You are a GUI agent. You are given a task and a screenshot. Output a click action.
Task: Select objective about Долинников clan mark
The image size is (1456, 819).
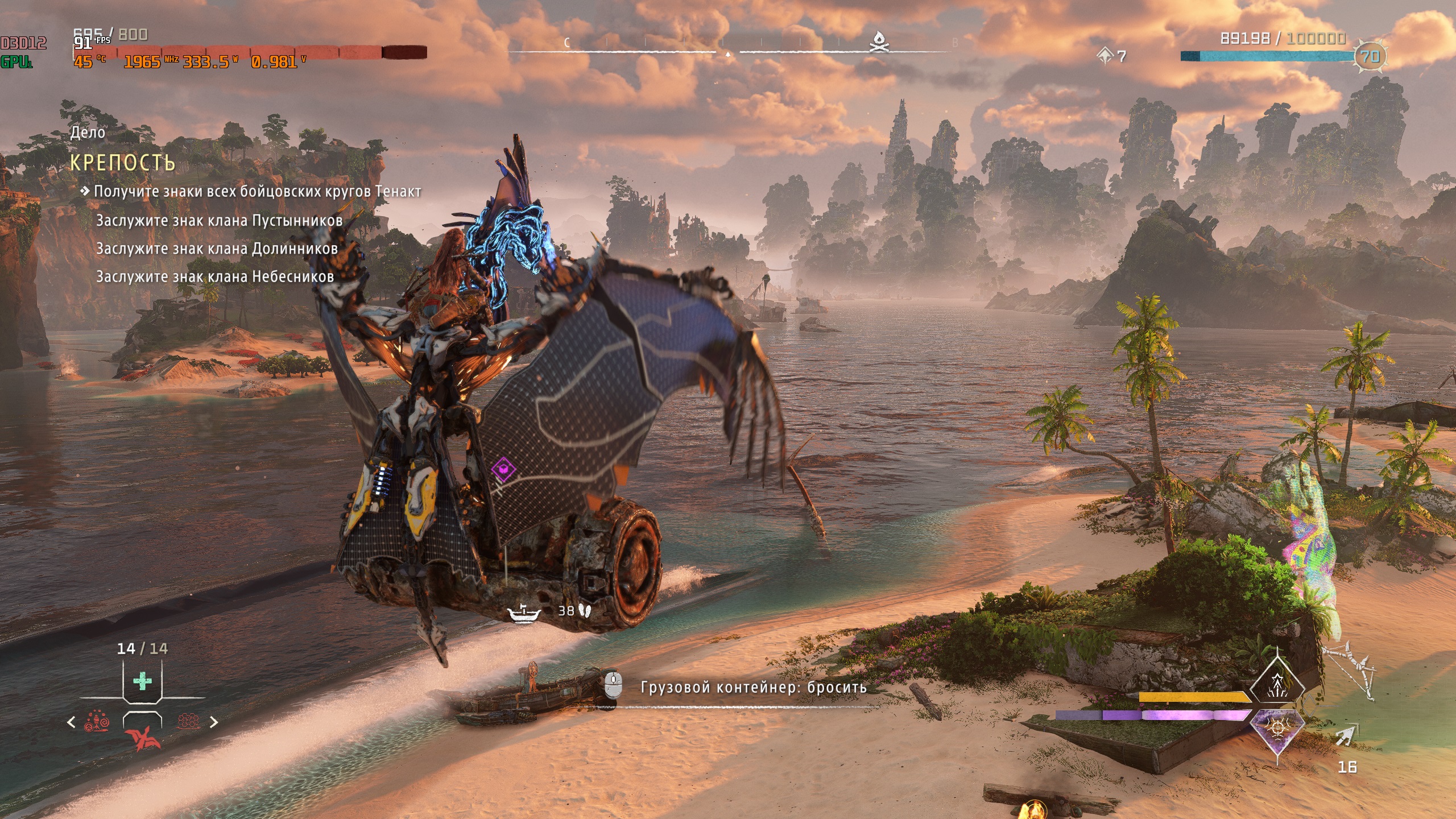tap(217, 249)
